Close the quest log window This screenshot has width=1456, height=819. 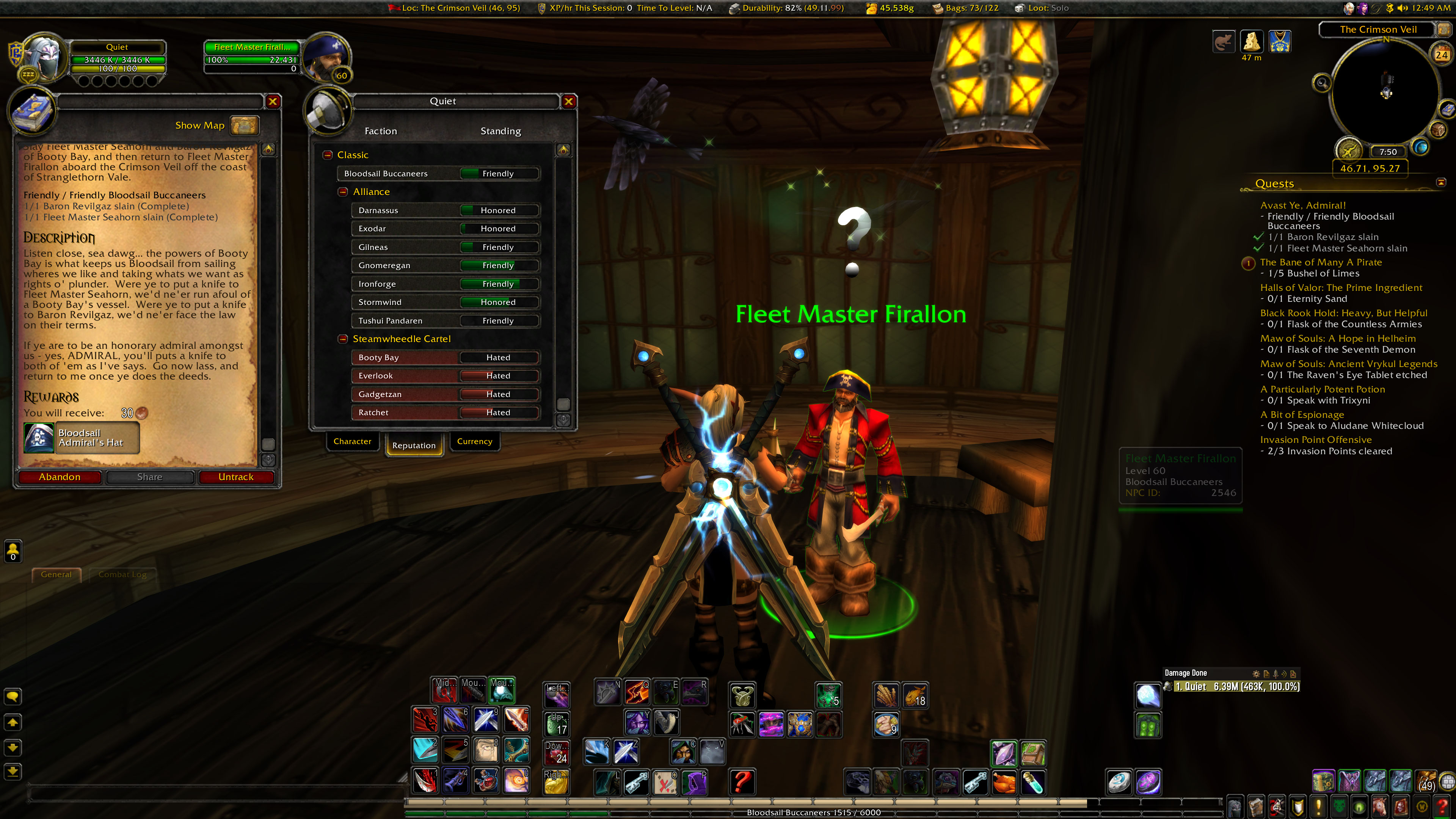pyautogui.click(x=273, y=101)
